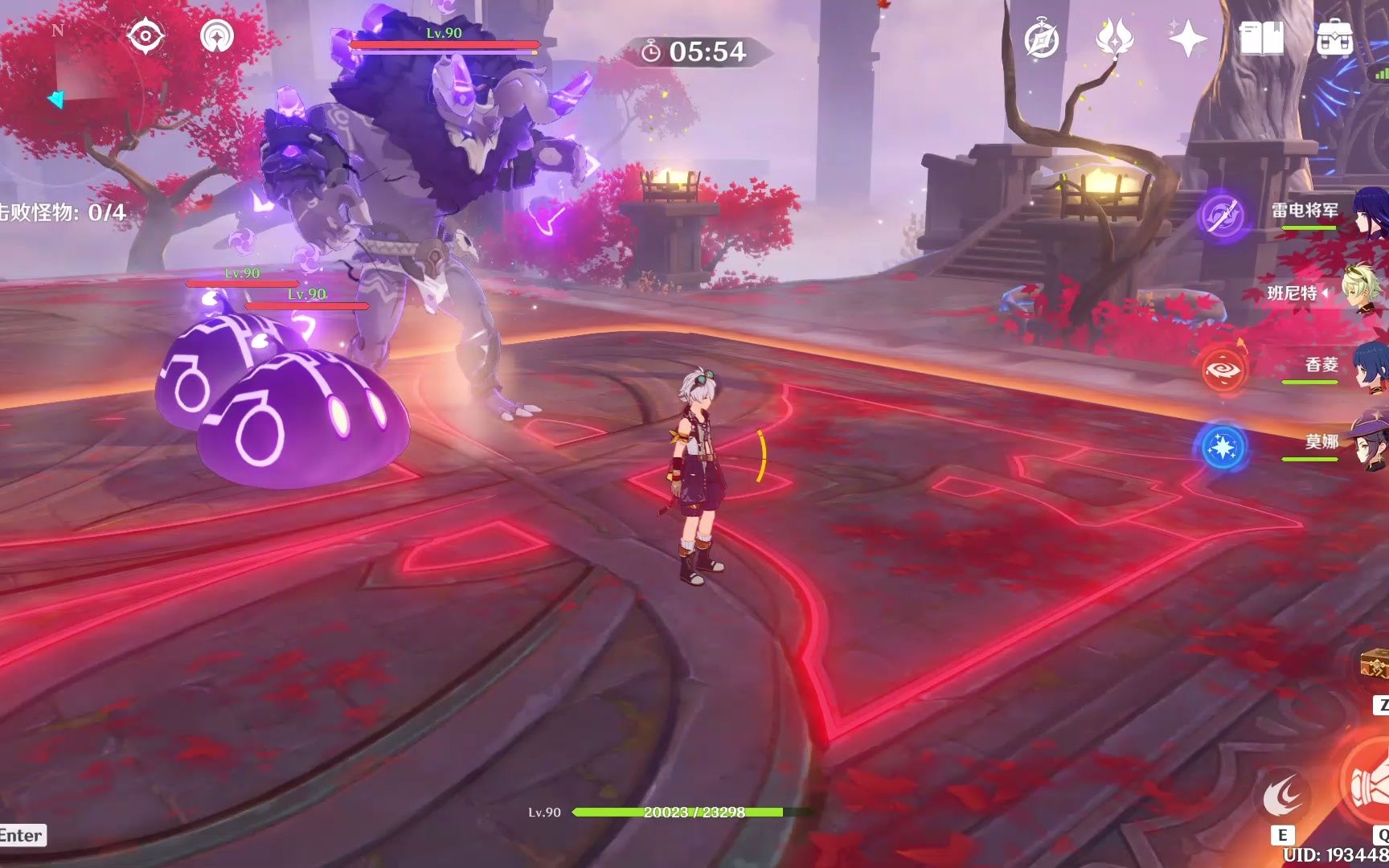Switch to 班尼特 via his portrait
Image resolution: width=1389 pixels, height=868 pixels.
(1366, 296)
